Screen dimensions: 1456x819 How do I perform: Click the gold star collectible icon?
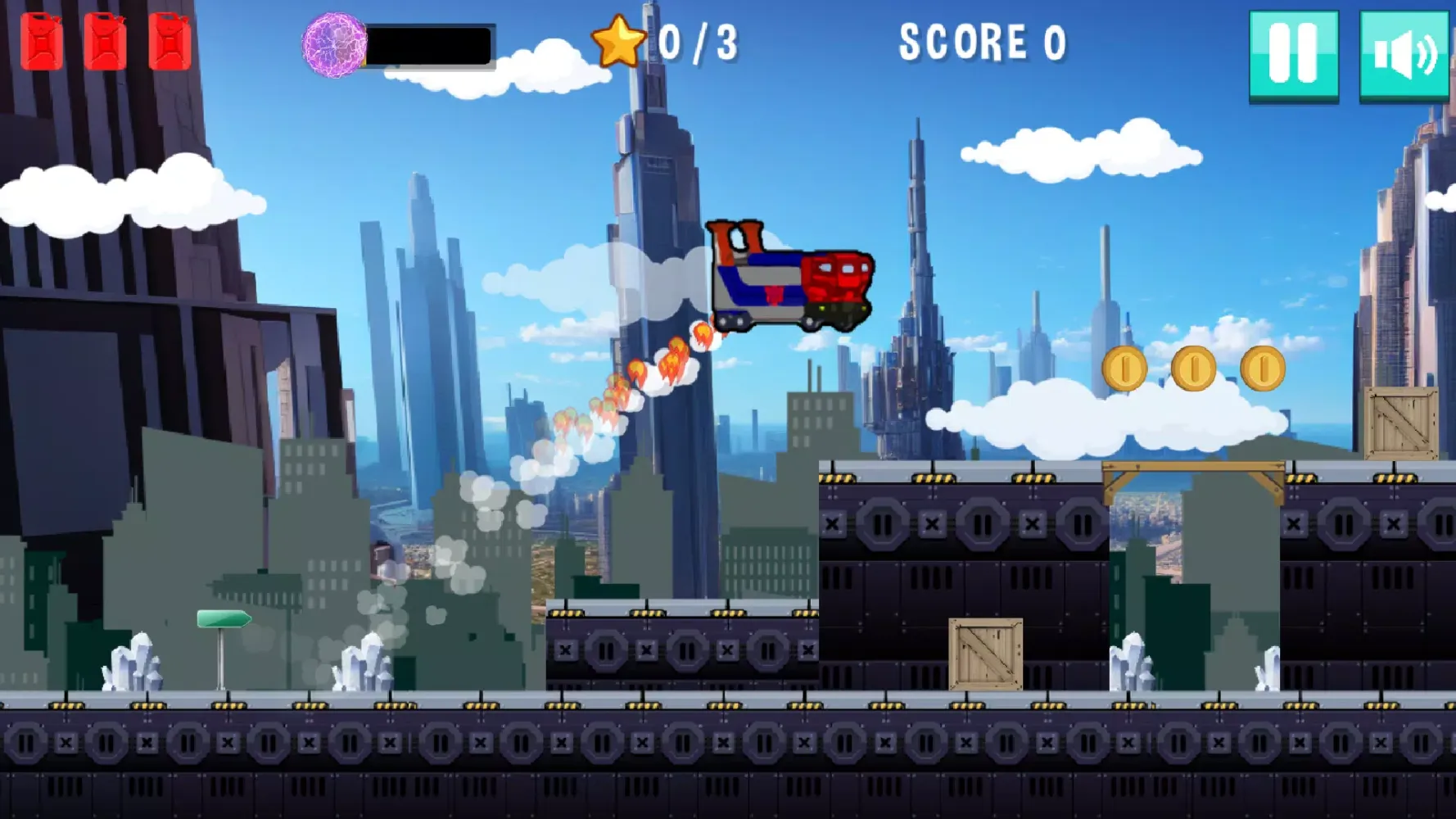tap(620, 41)
